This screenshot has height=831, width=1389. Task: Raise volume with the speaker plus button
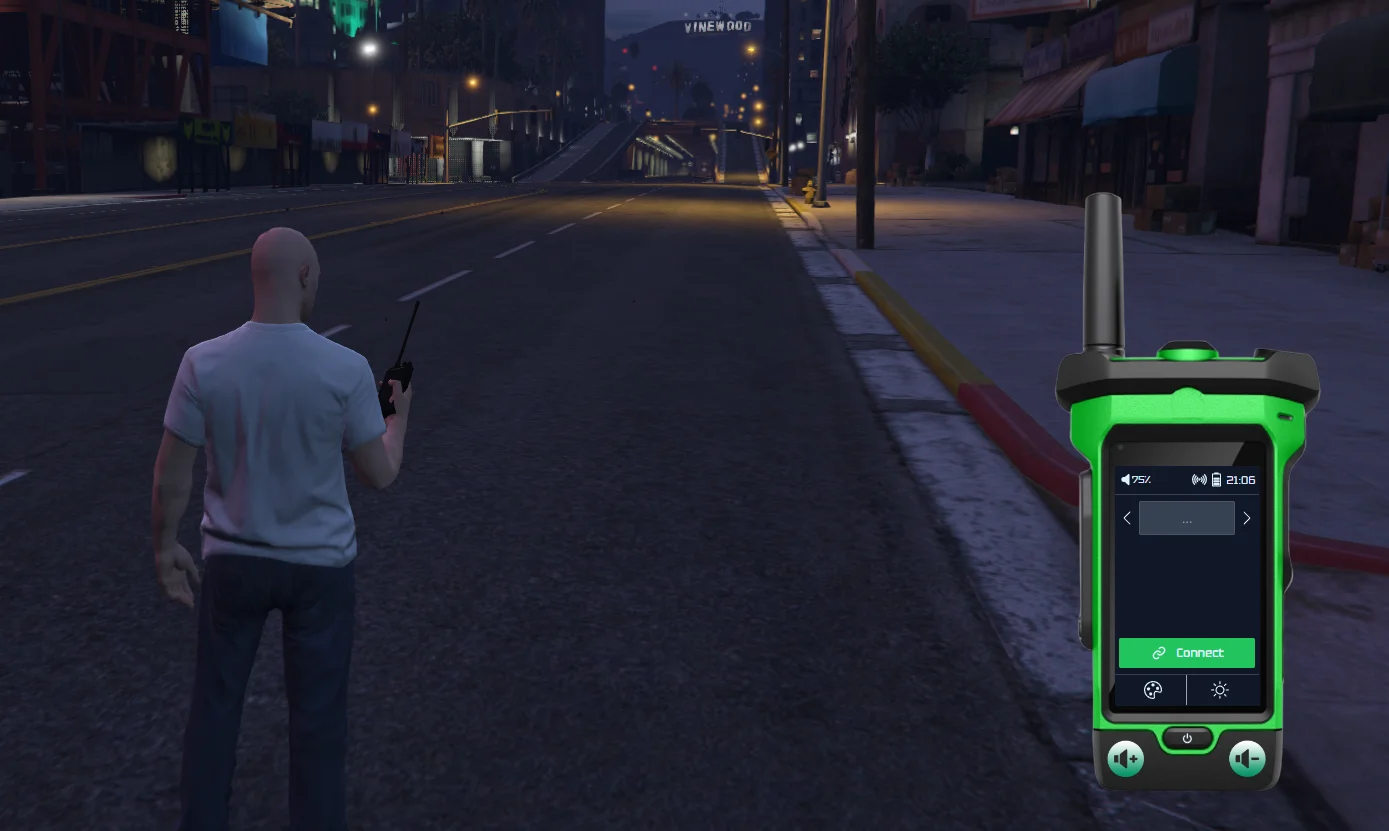point(1126,760)
